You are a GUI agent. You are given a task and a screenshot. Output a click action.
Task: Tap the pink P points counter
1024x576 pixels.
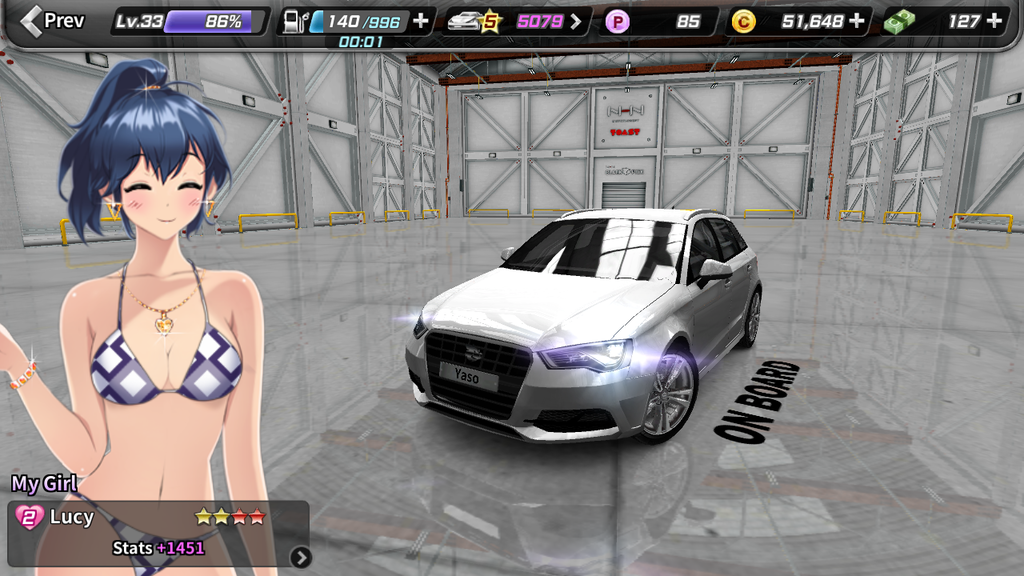click(659, 21)
